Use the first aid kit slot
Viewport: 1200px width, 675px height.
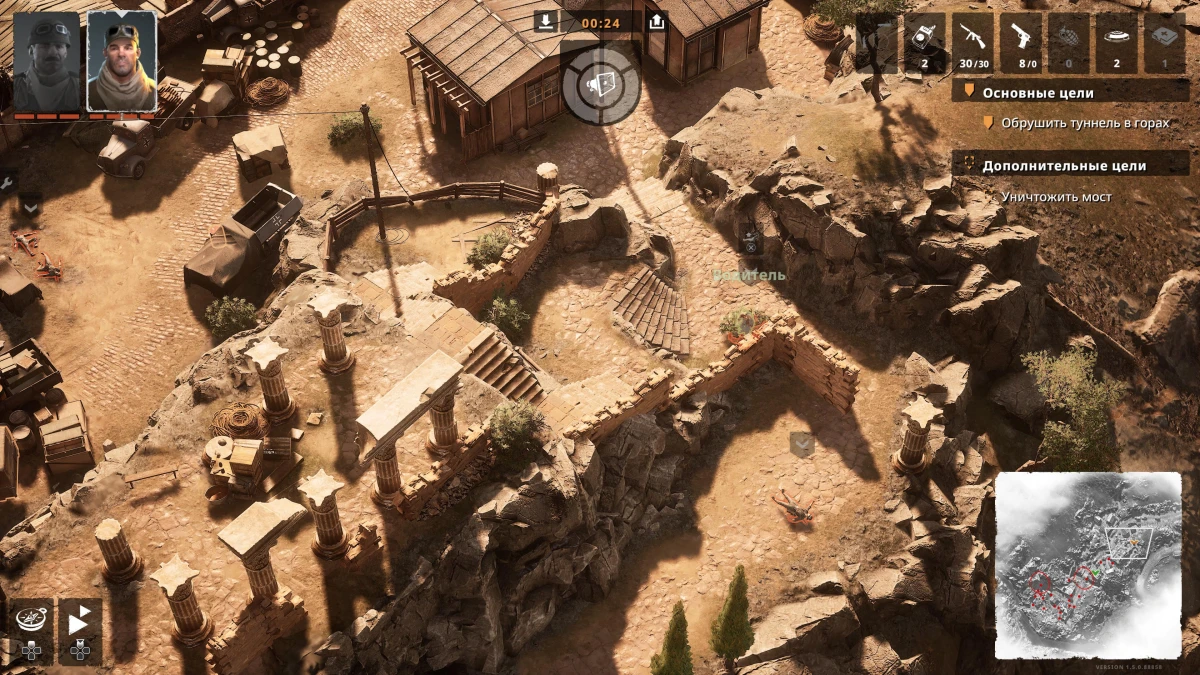pyautogui.click(x=1164, y=44)
